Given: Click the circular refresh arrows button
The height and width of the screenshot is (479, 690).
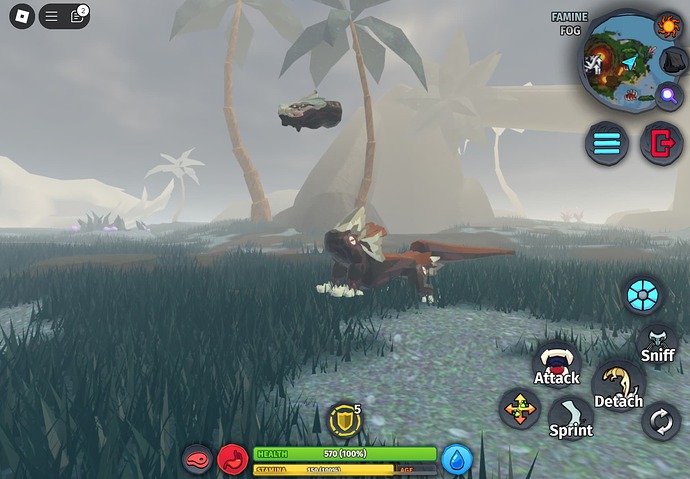Looking at the screenshot, I should point(661,421).
